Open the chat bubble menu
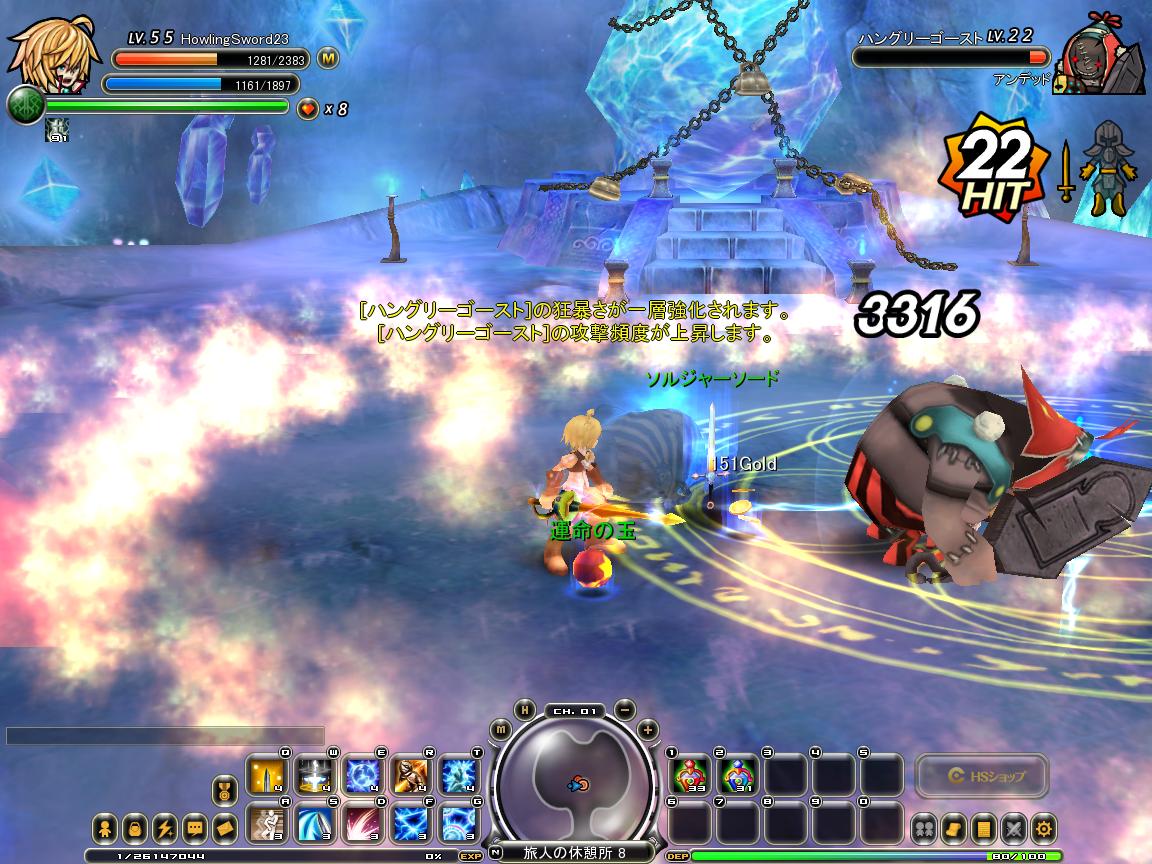Image resolution: width=1152 pixels, height=864 pixels. click(195, 829)
